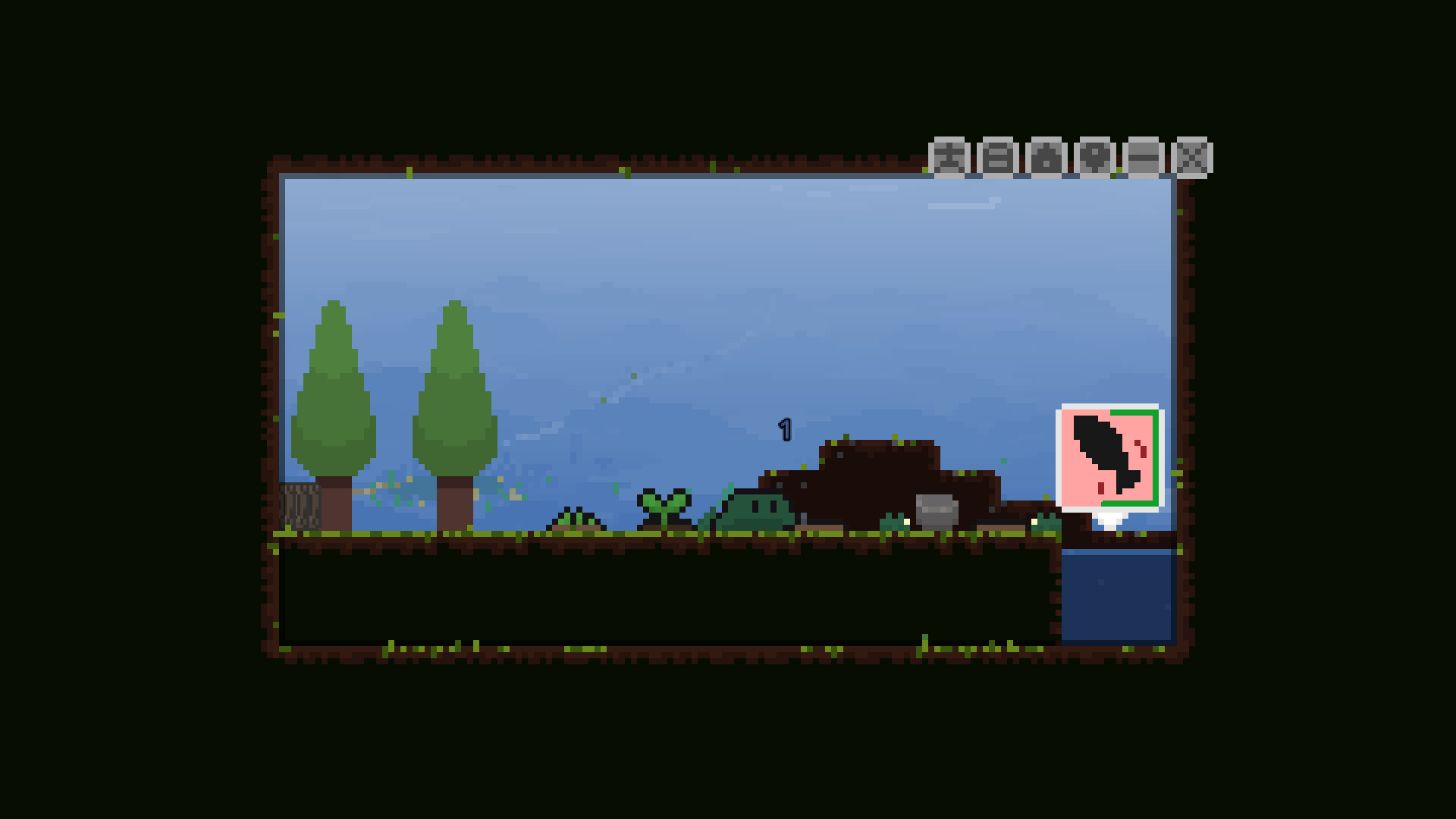Click the blue water pool at bottom right
Image resolution: width=1456 pixels, height=819 pixels.
coord(1119,599)
